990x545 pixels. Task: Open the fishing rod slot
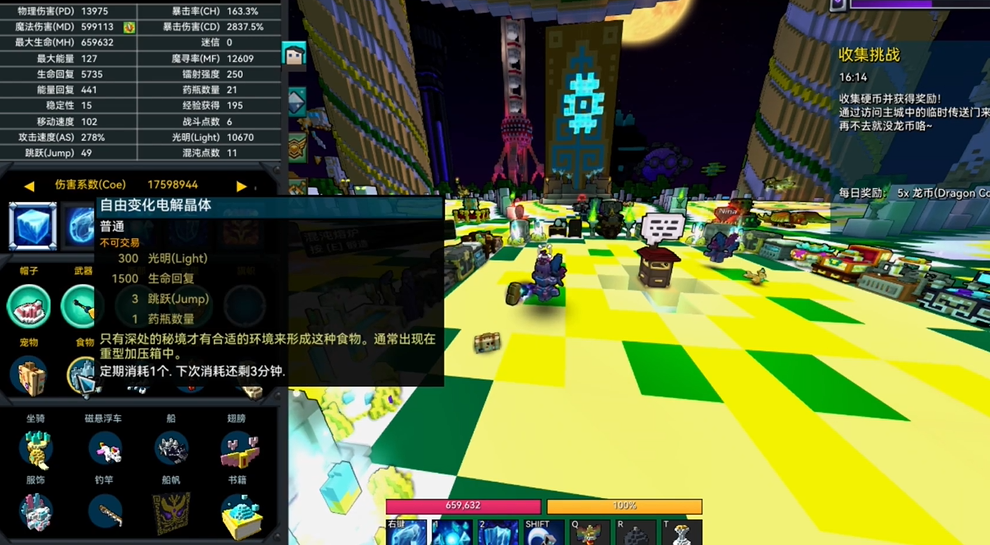pos(104,512)
